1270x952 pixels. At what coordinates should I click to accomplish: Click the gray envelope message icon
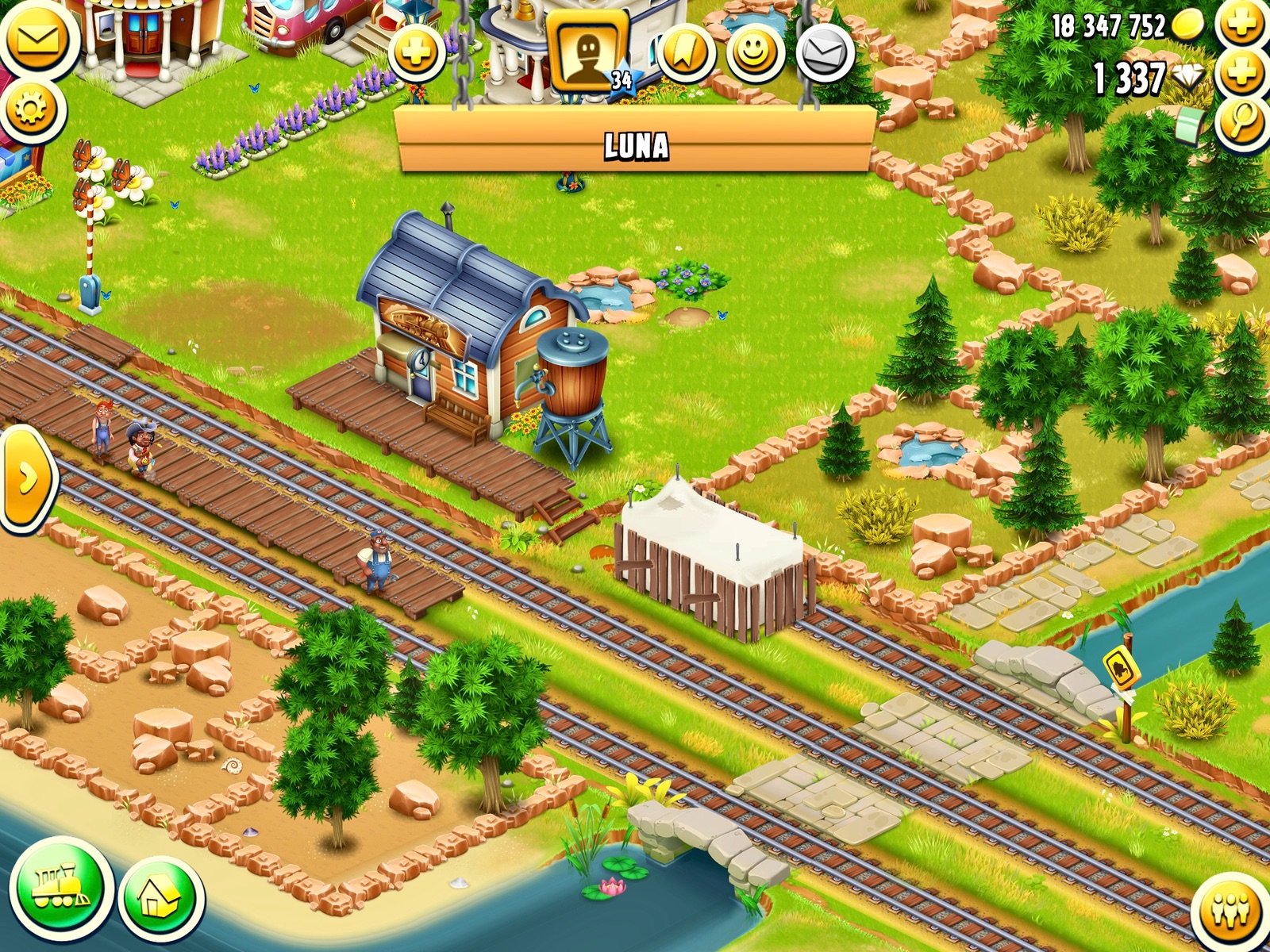[825, 54]
